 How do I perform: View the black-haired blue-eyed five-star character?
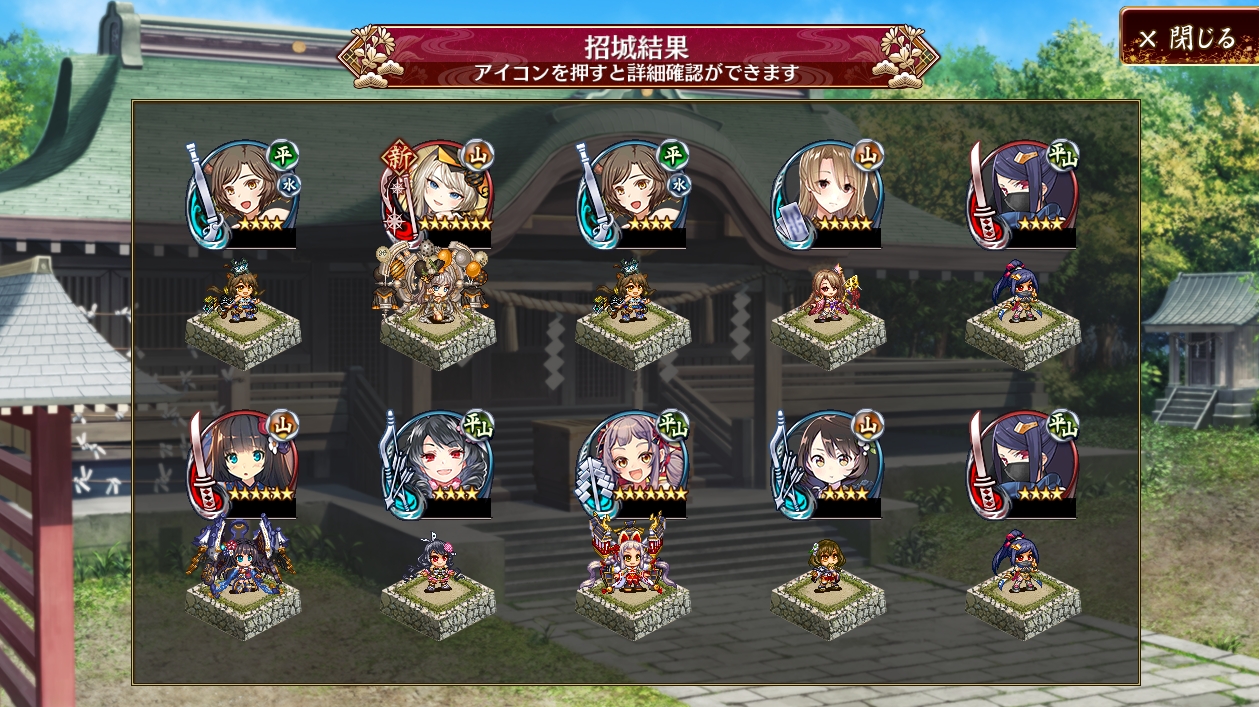(x=243, y=463)
